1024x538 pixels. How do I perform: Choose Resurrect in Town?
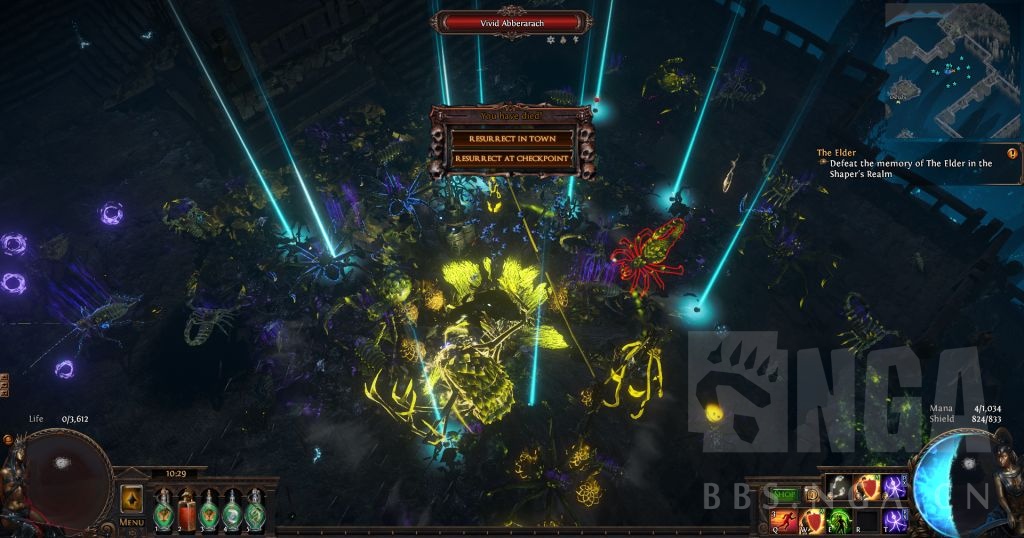pyautogui.click(x=511, y=138)
